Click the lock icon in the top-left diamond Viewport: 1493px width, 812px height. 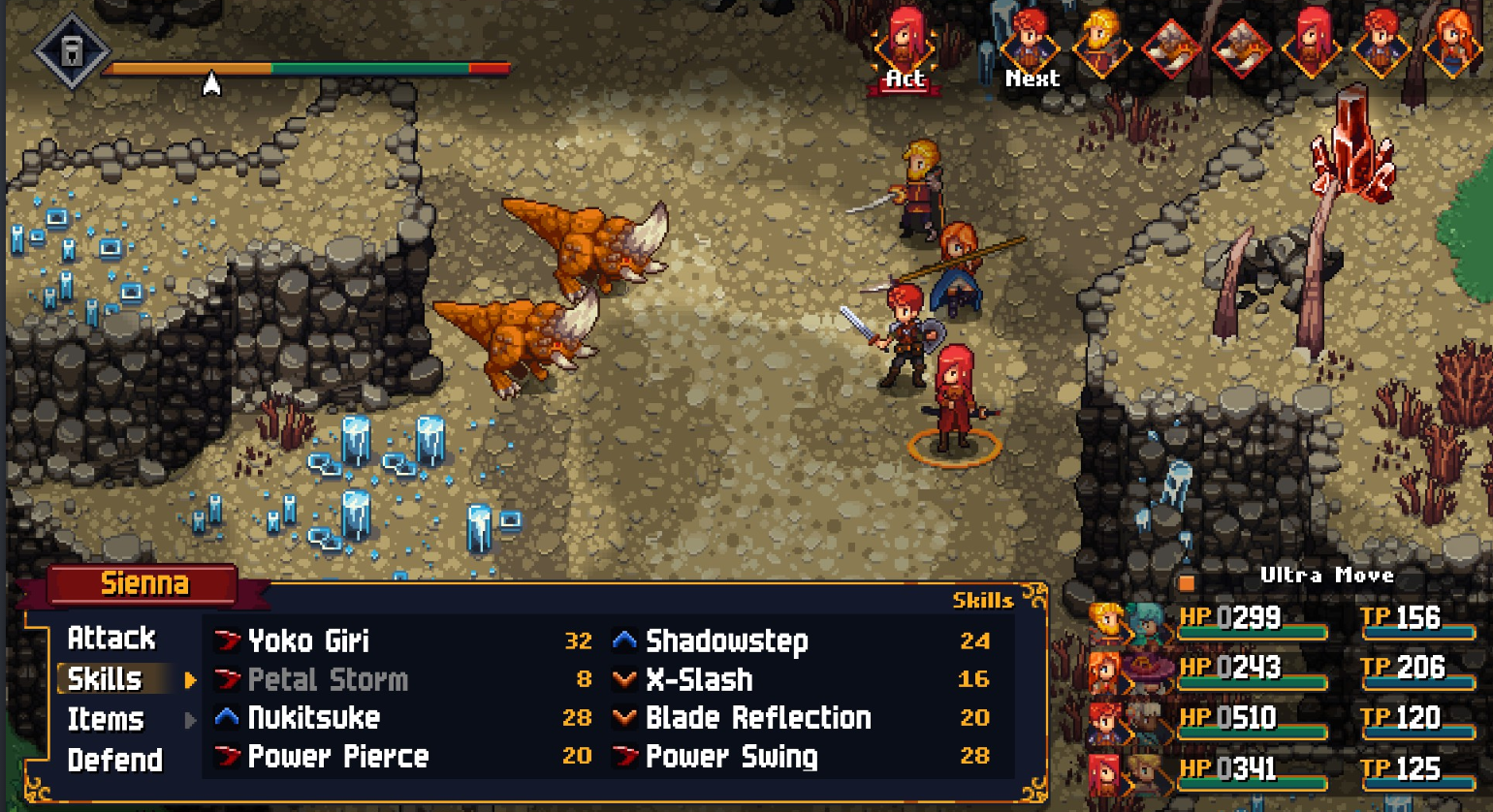point(70,50)
